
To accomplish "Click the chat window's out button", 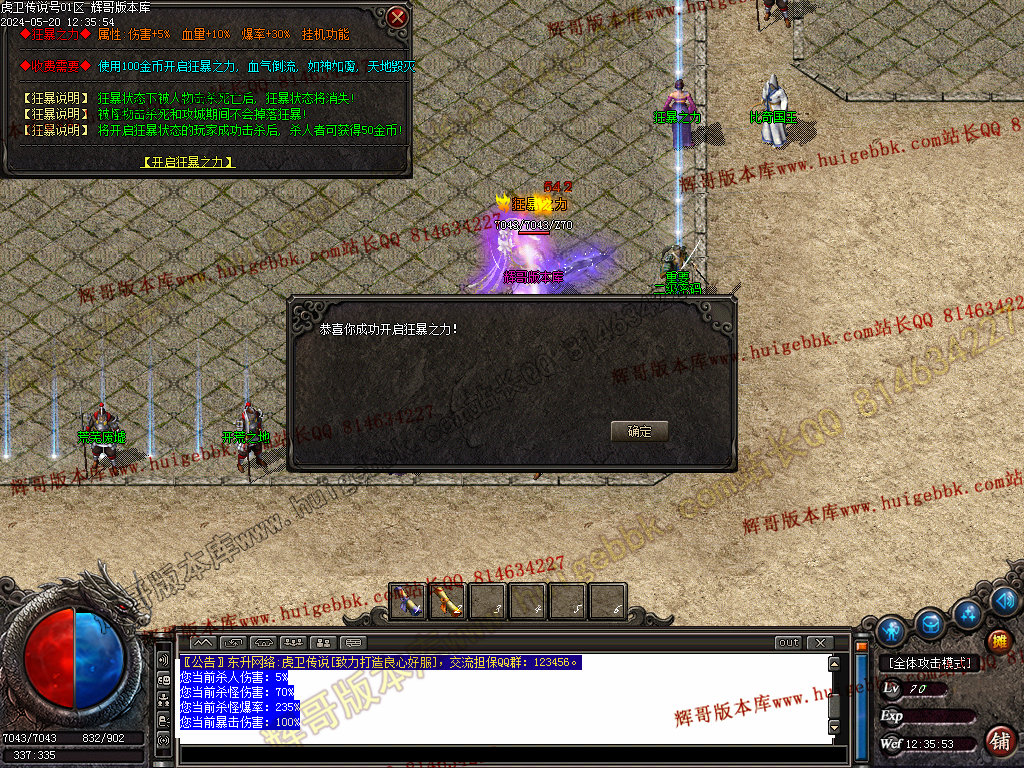I will [788, 642].
